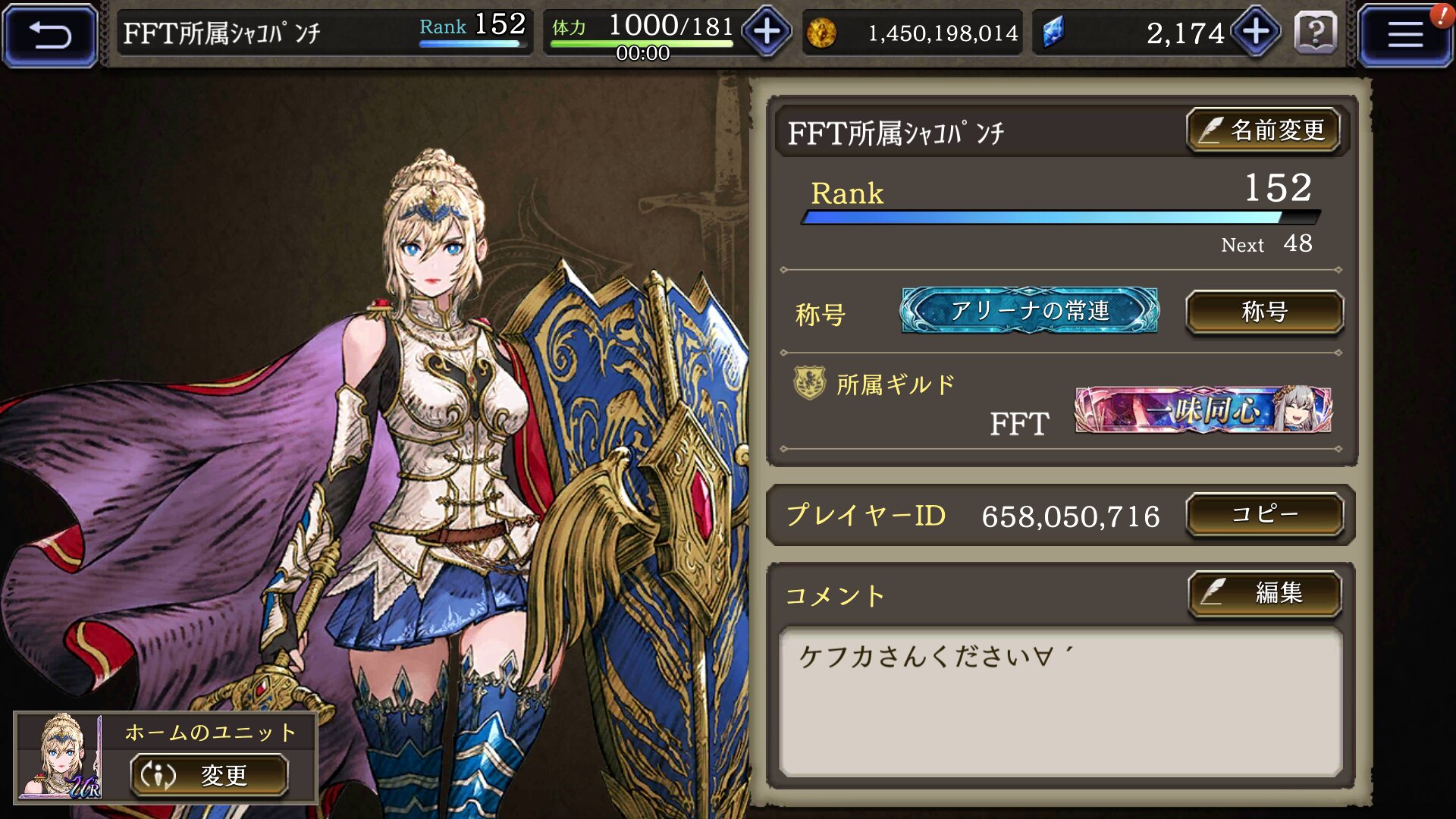Buy more crystals with the plus button
The width and height of the screenshot is (1456, 819).
(1256, 32)
